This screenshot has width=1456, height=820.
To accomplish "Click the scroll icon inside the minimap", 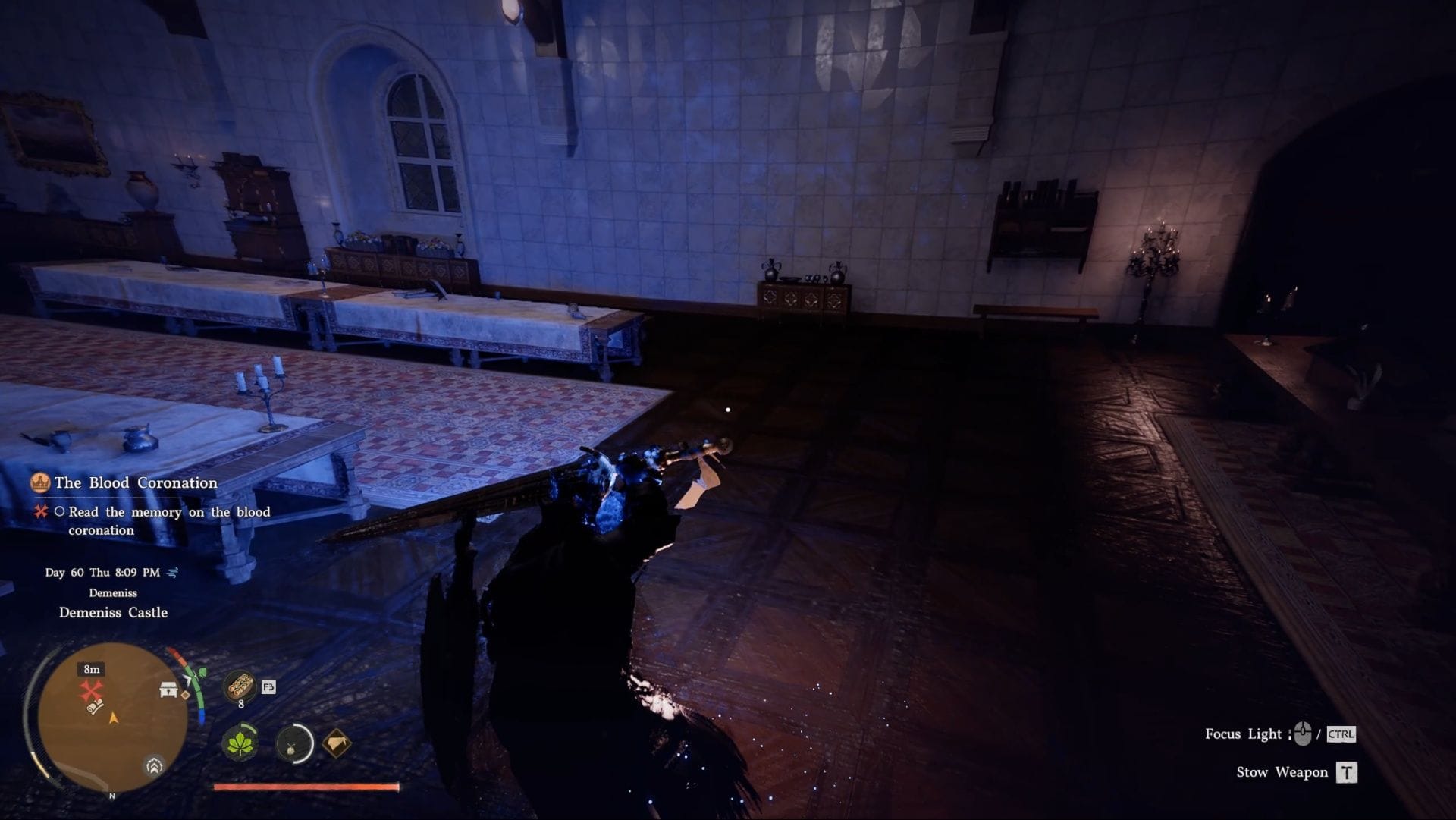I will [x=94, y=708].
